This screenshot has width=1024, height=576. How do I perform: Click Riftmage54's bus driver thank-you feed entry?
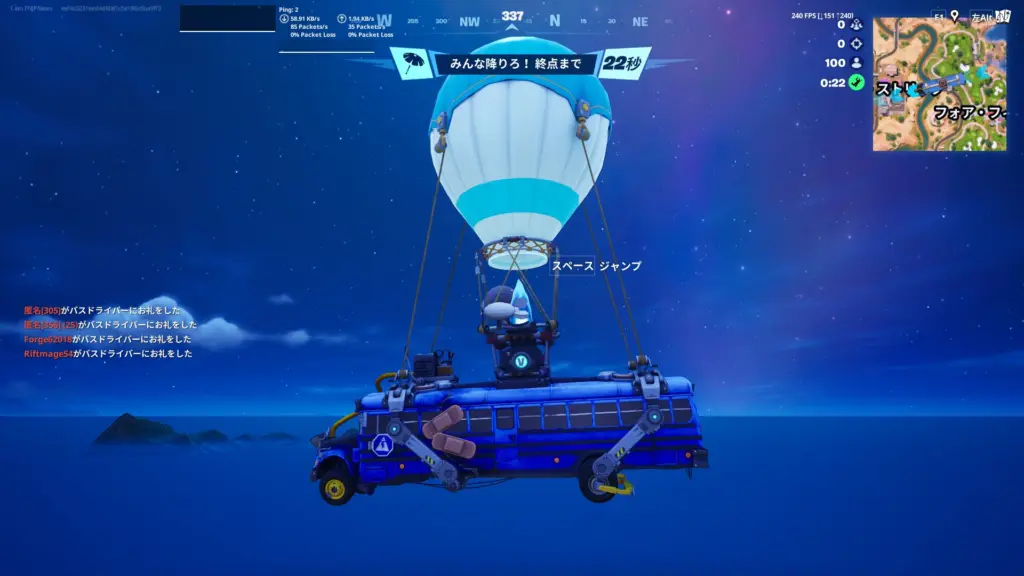(x=108, y=353)
